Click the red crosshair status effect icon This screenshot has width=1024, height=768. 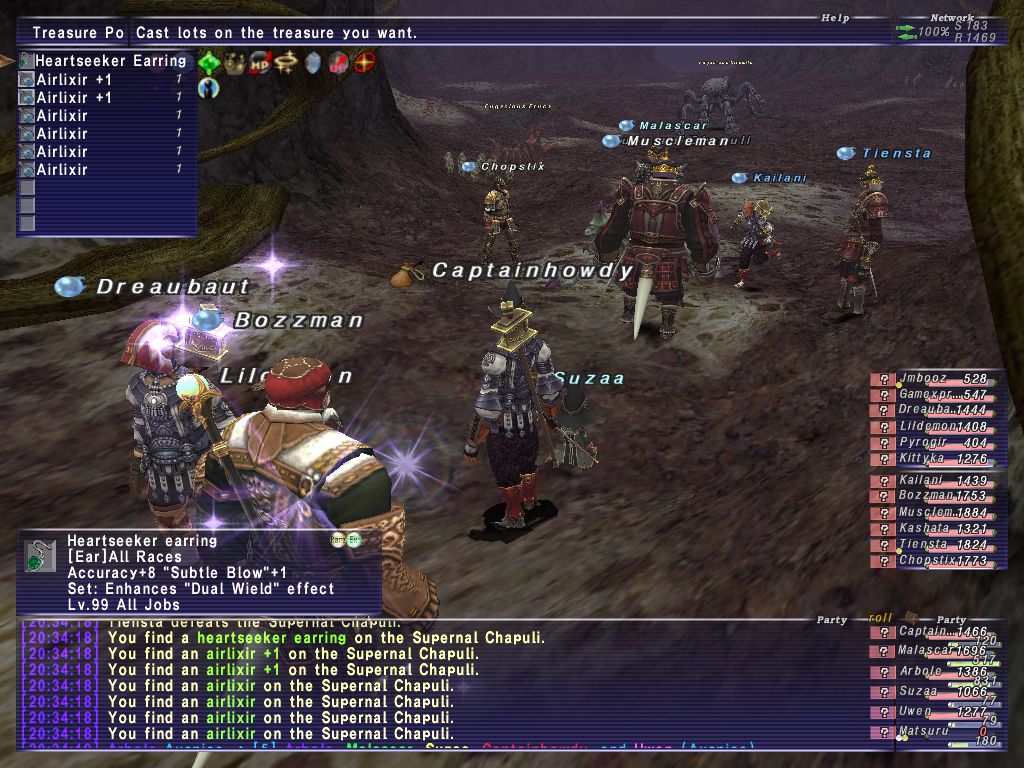[x=366, y=63]
